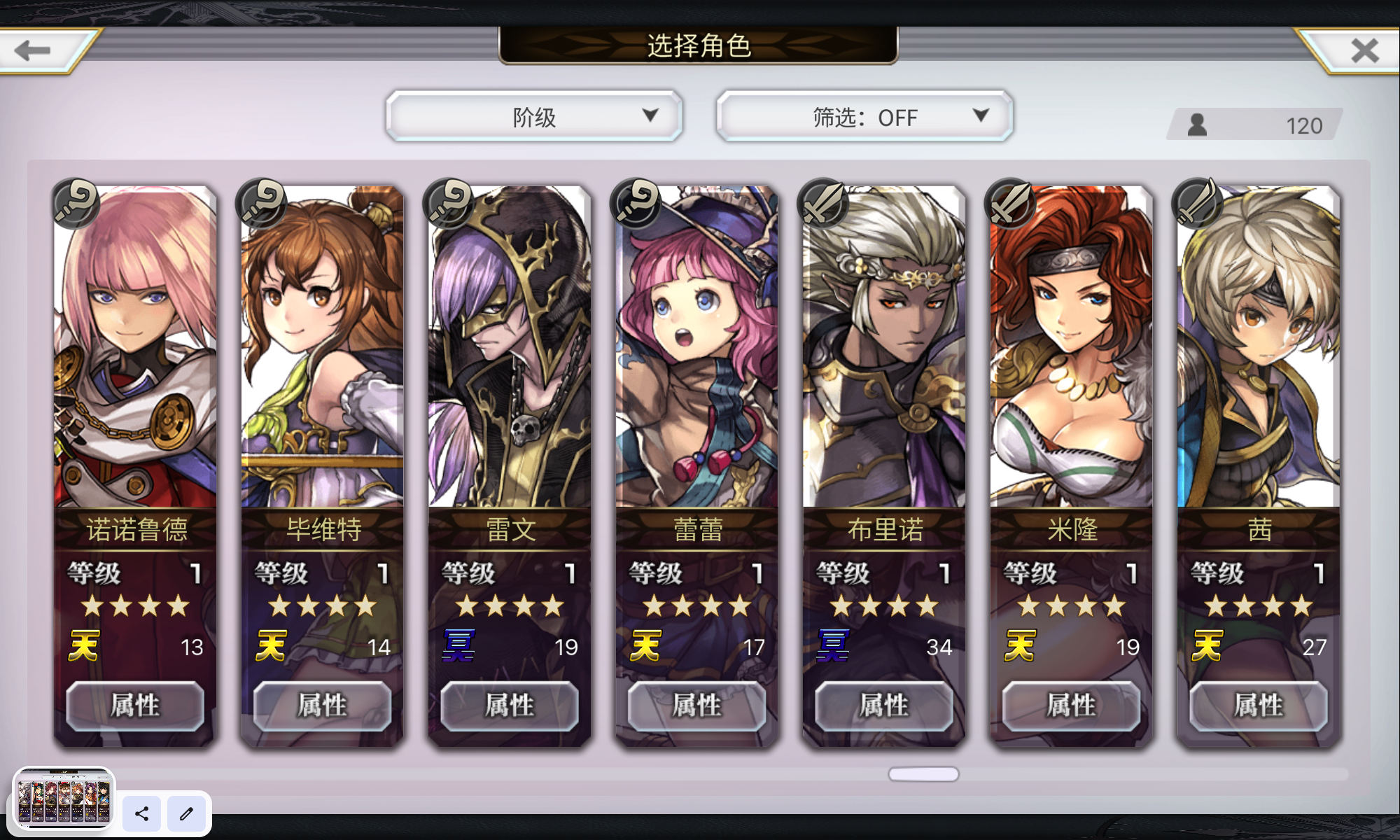This screenshot has width=1400, height=840.
Task: Click the 属性 button under 米隆
Action: 1070,706
